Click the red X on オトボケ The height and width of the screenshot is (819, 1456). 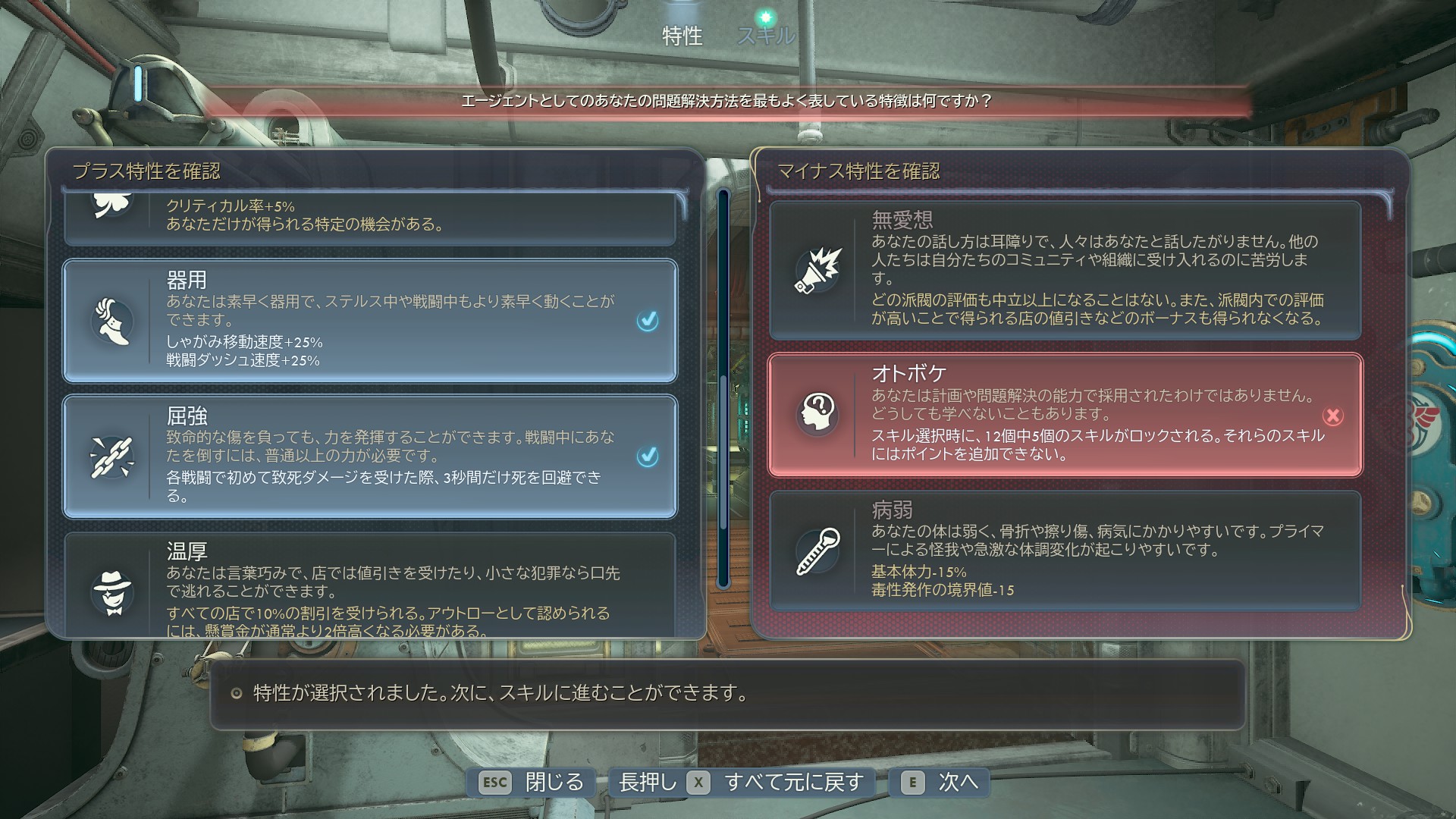1332,416
